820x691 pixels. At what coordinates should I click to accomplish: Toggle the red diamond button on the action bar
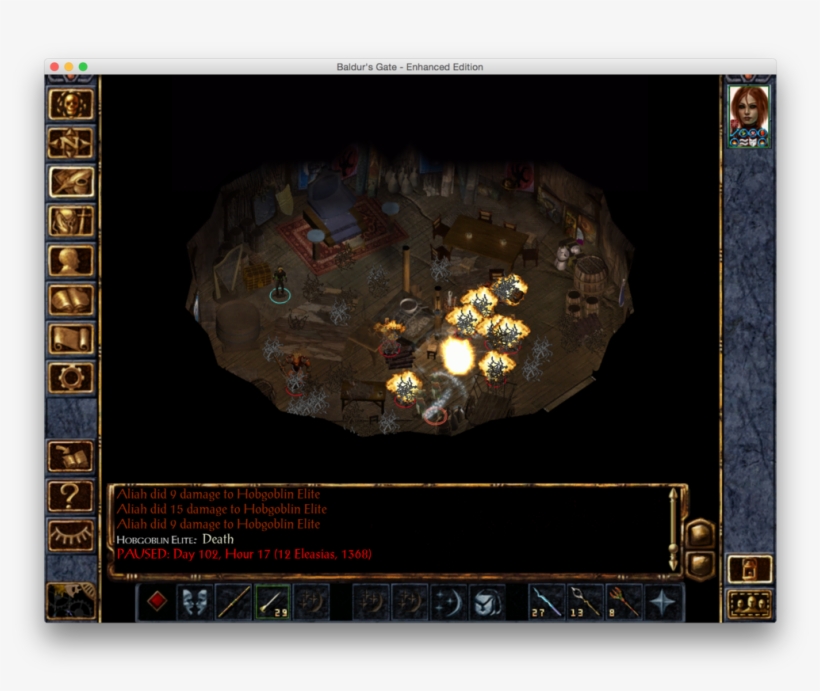tap(156, 601)
